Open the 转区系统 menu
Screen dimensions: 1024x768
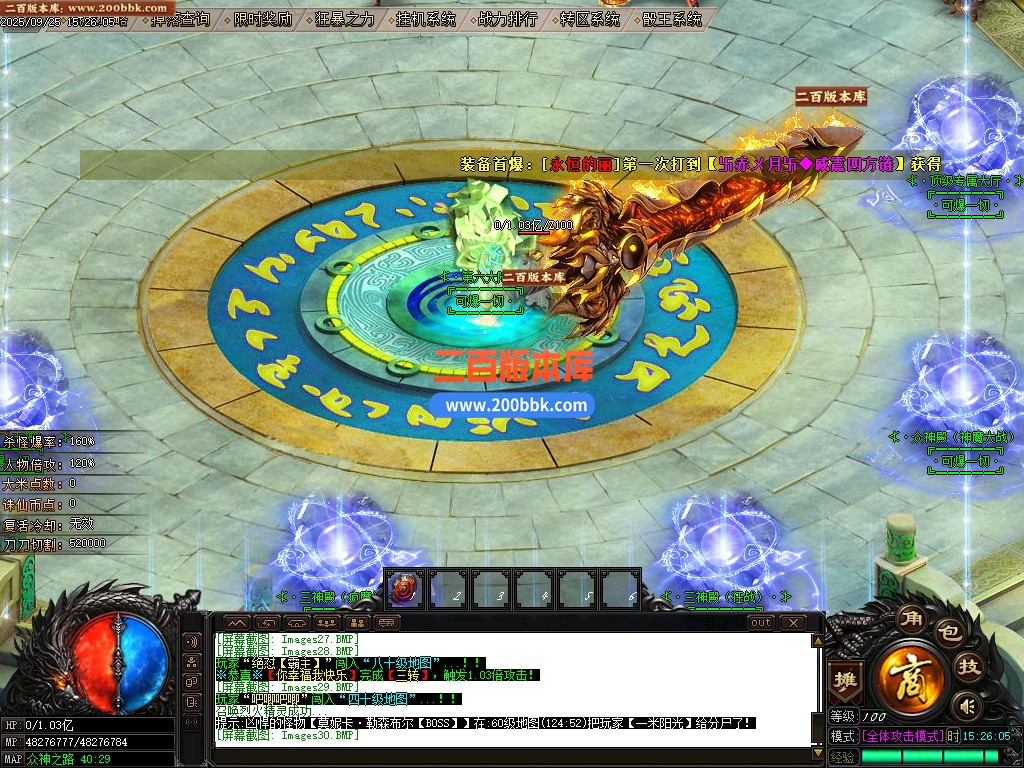(589, 19)
